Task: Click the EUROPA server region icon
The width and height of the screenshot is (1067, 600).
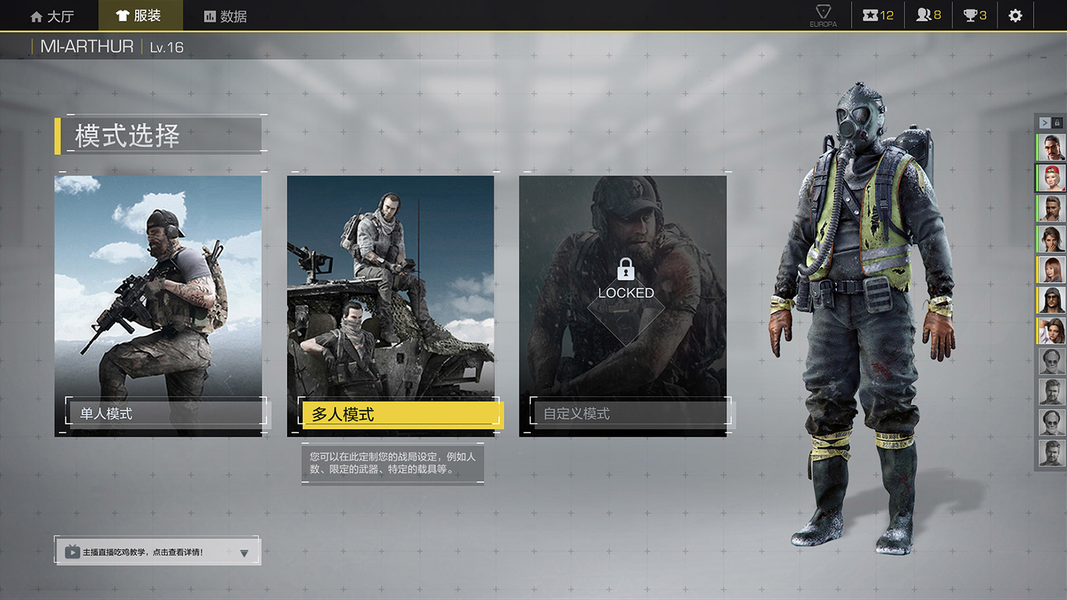Action: tap(823, 16)
